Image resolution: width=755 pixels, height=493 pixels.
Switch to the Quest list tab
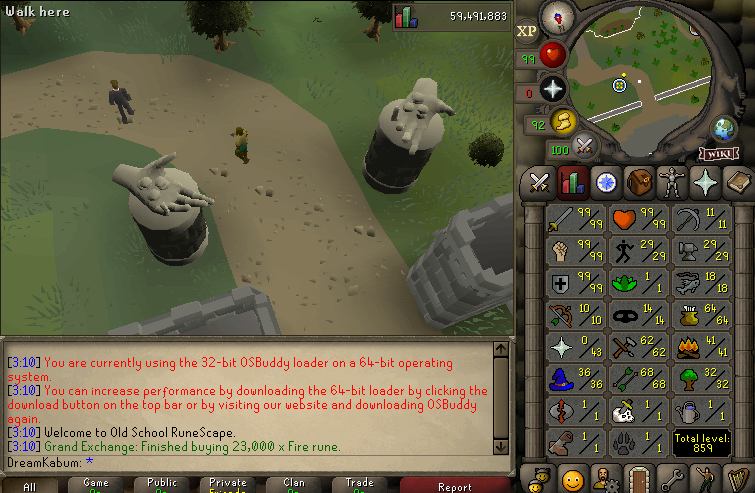pyautogui.click(x=606, y=183)
